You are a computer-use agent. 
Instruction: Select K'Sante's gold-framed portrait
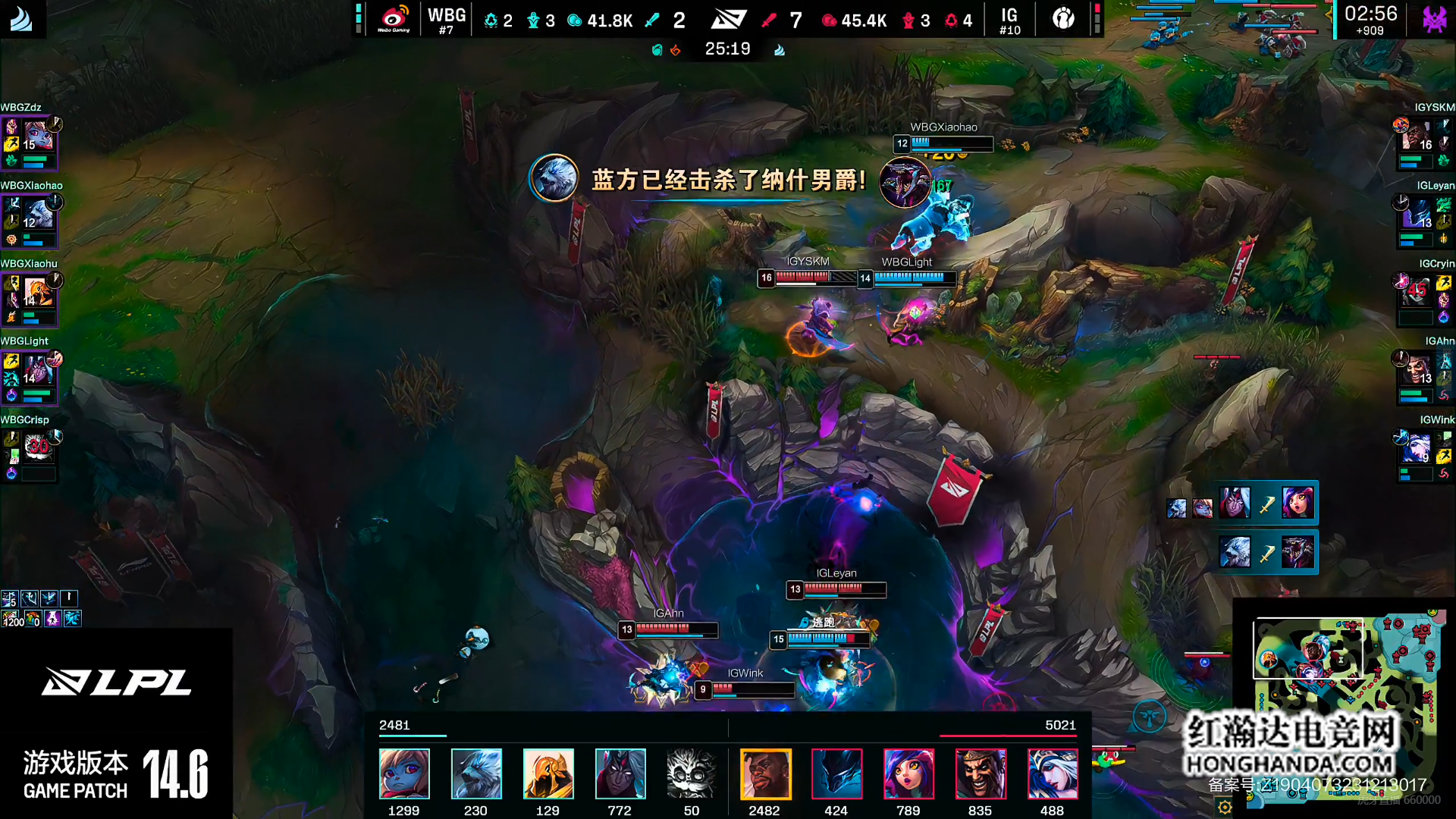765,773
